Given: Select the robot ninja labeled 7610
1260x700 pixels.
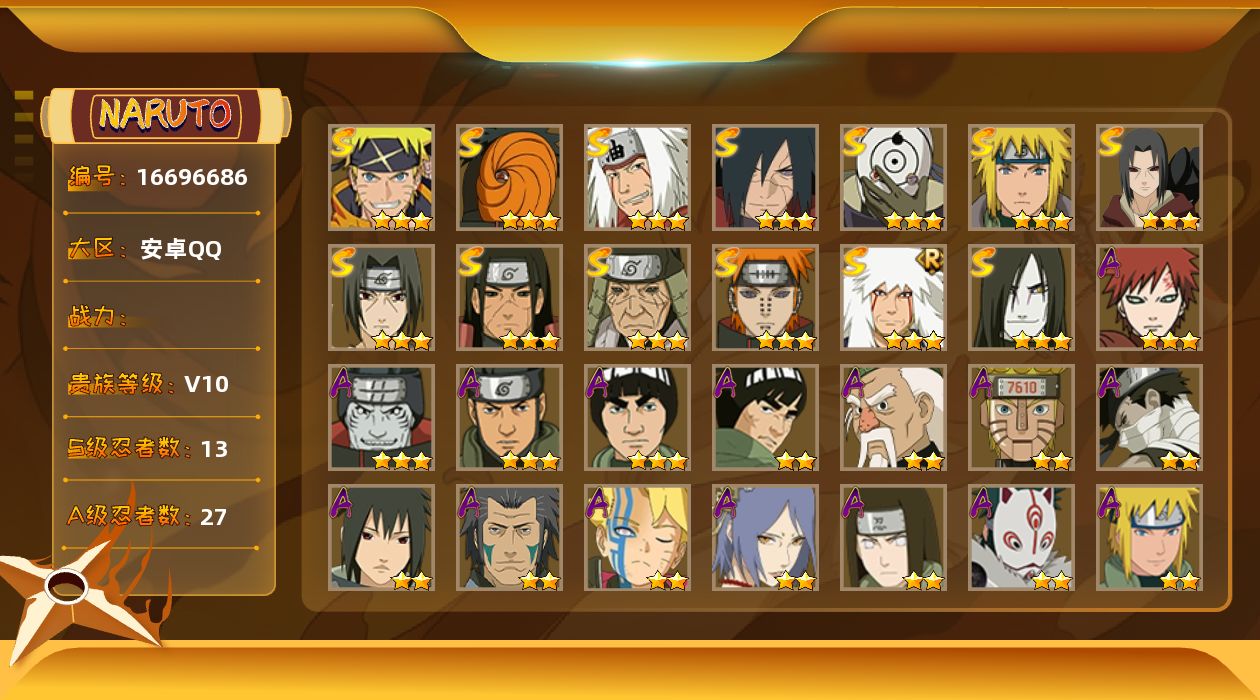Looking at the screenshot, I should (x=1021, y=417).
